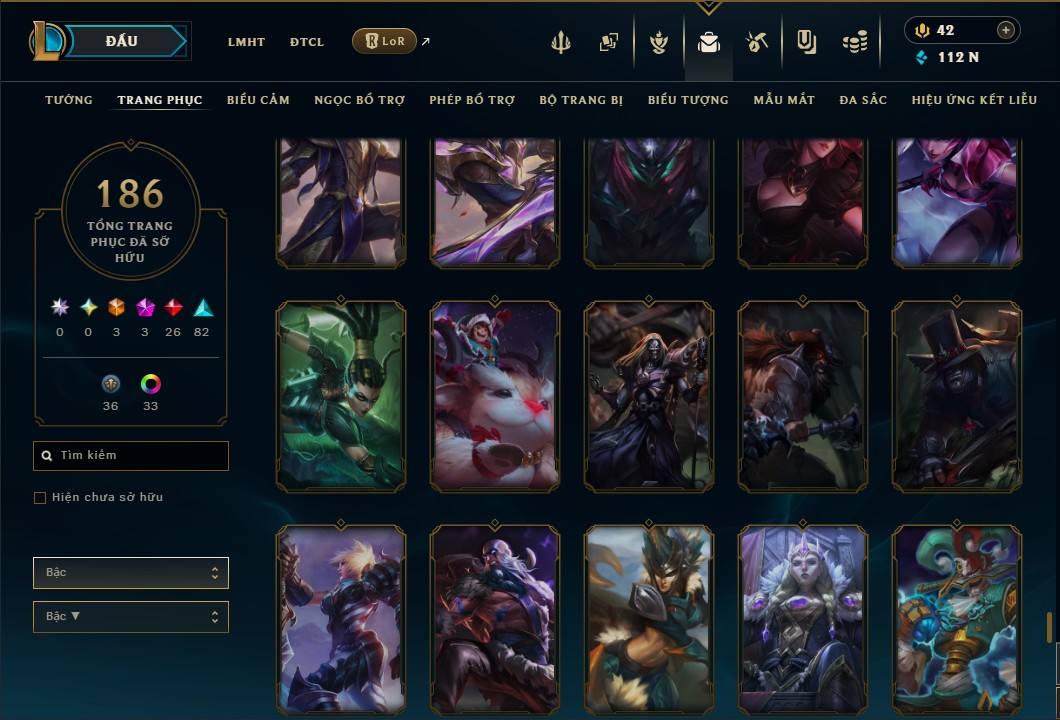Go to the NGỌC BỔ TRỢ tab
The image size is (1060, 720).
[359, 100]
